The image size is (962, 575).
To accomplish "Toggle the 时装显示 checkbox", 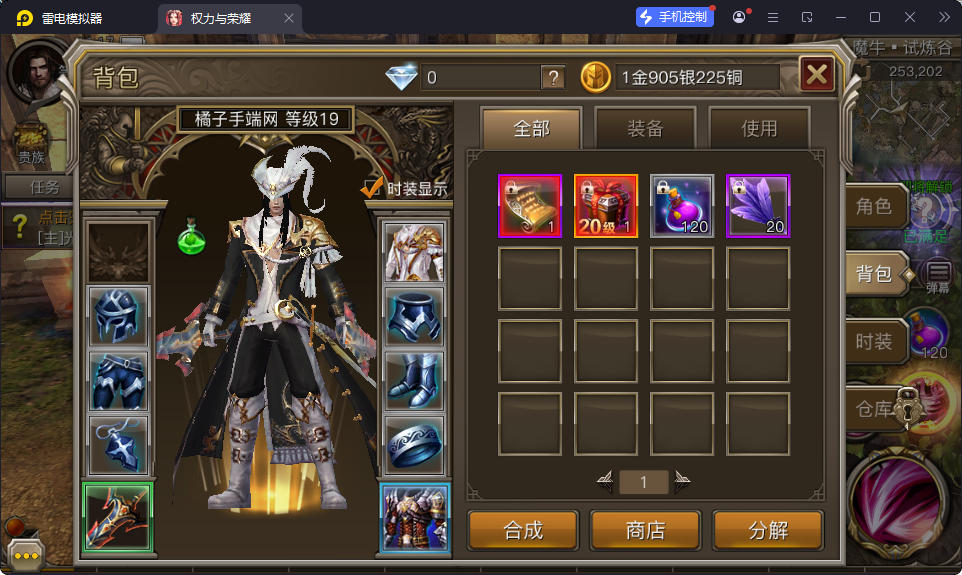I will 373,188.
